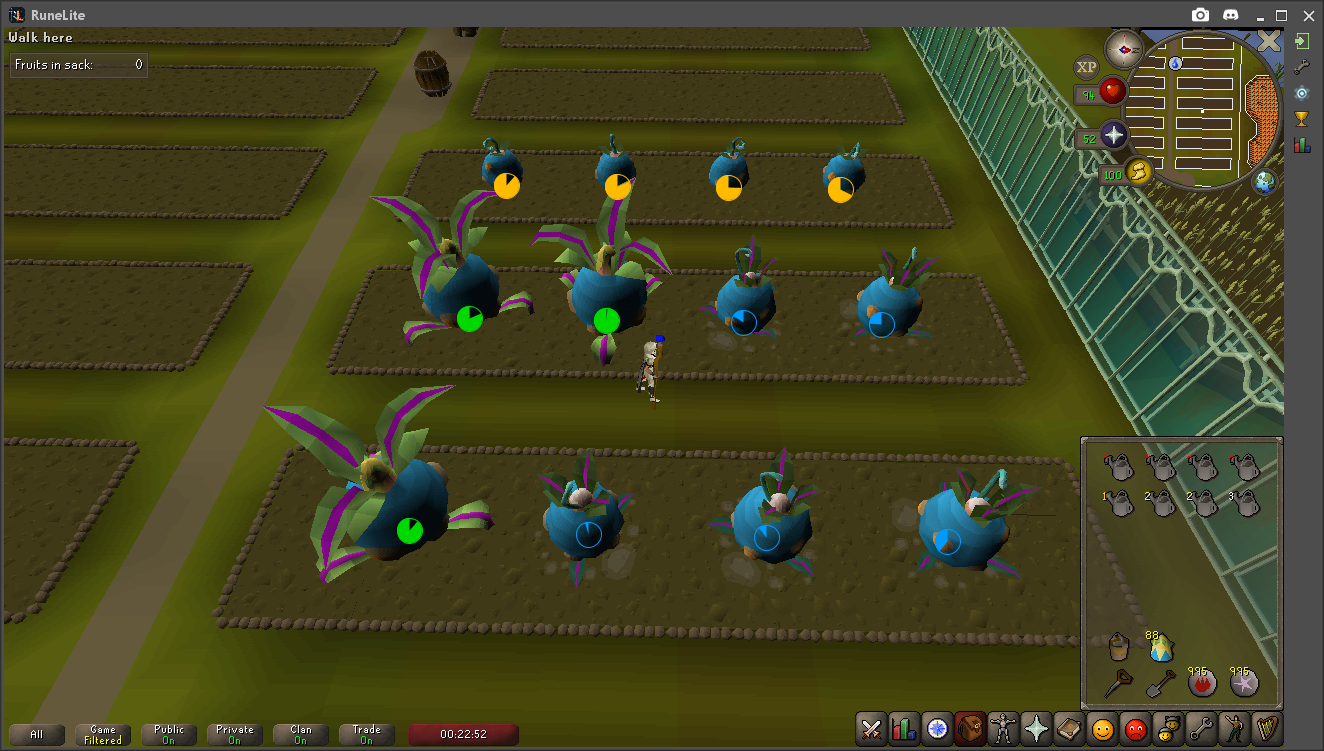Screen dimensions: 1324x751
Task: Take a screenshot with the camera button
Action: 1200,15
